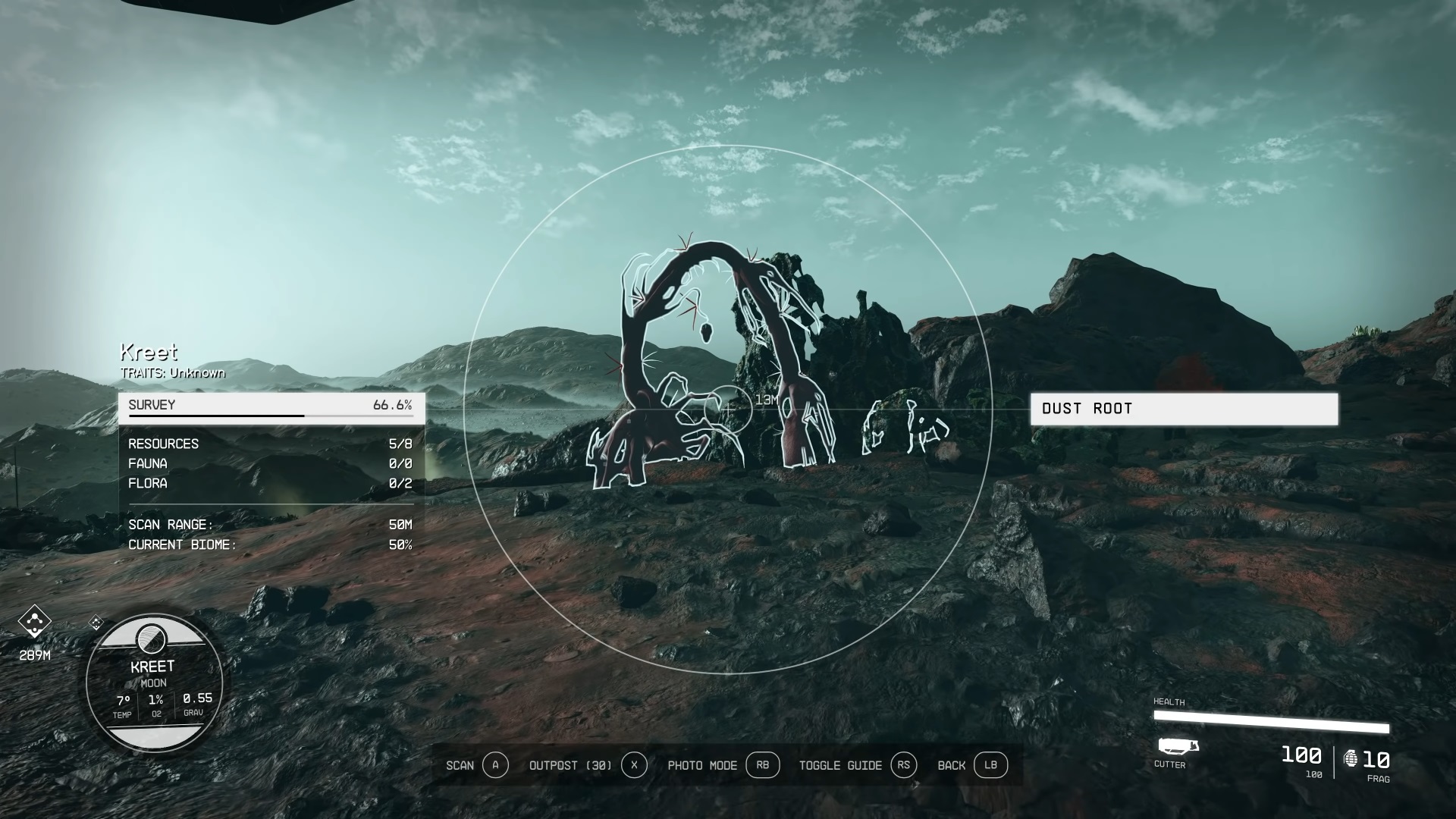Choose the Frag grenade icon
Viewport: 1456px width, 819px height.
[x=1351, y=758]
